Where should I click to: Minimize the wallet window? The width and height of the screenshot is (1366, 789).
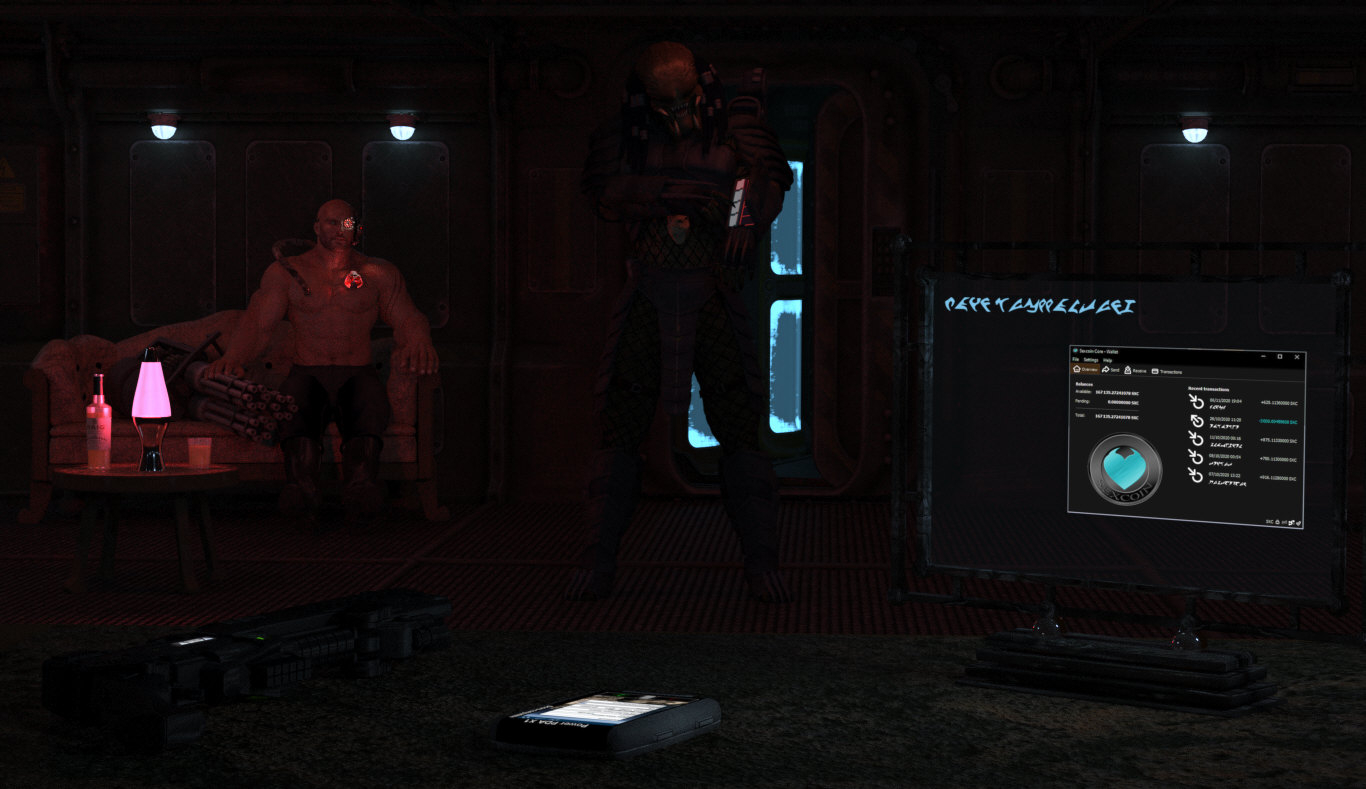pos(1261,355)
